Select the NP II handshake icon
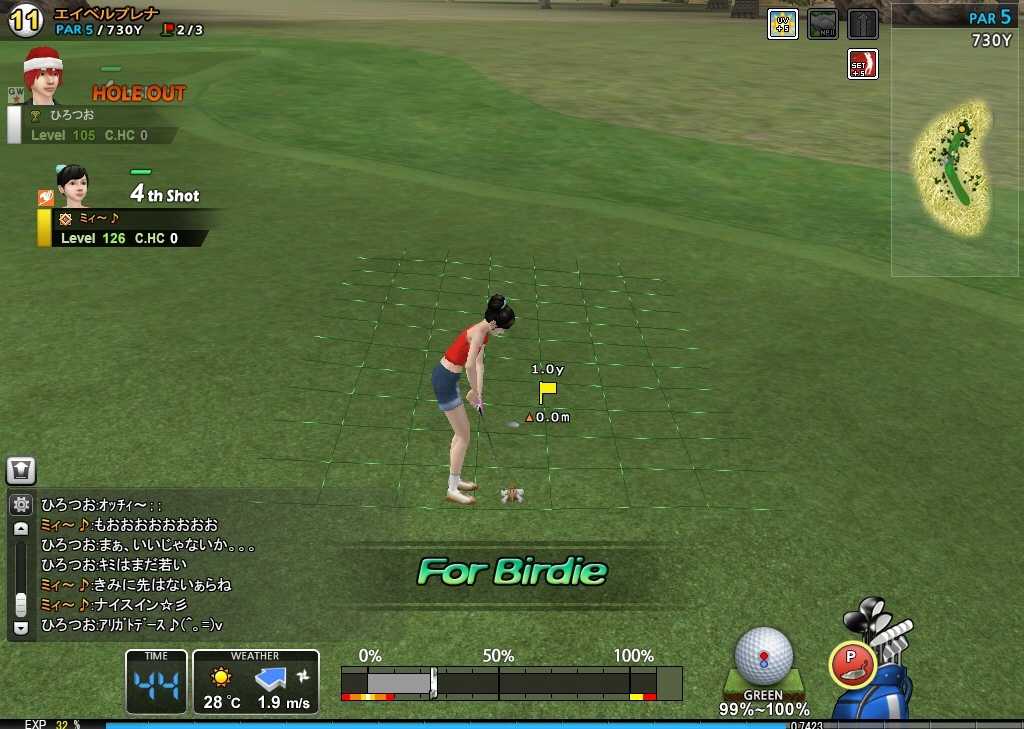 tap(822, 24)
